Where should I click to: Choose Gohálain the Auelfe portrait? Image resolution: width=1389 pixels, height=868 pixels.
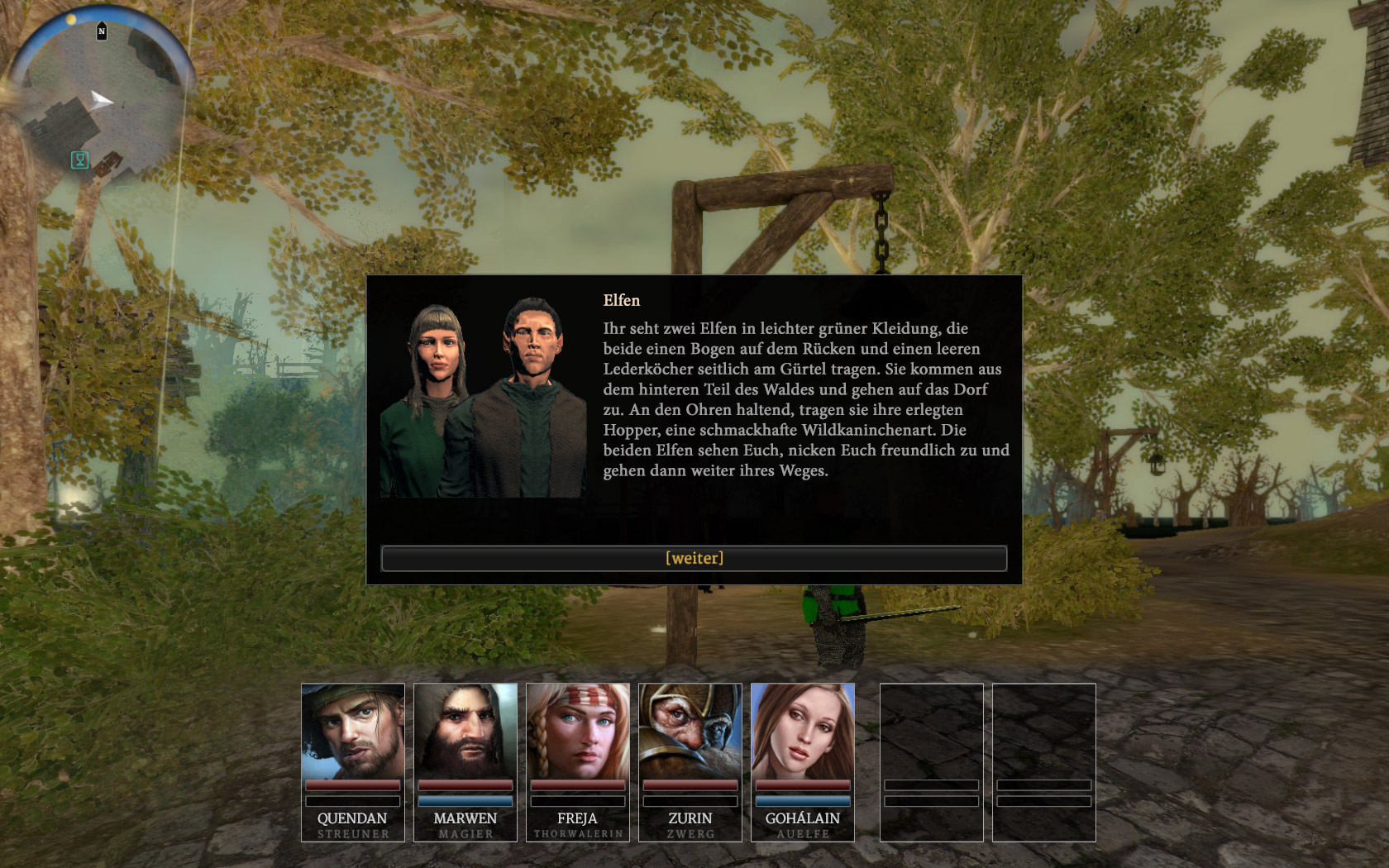tap(803, 731)
